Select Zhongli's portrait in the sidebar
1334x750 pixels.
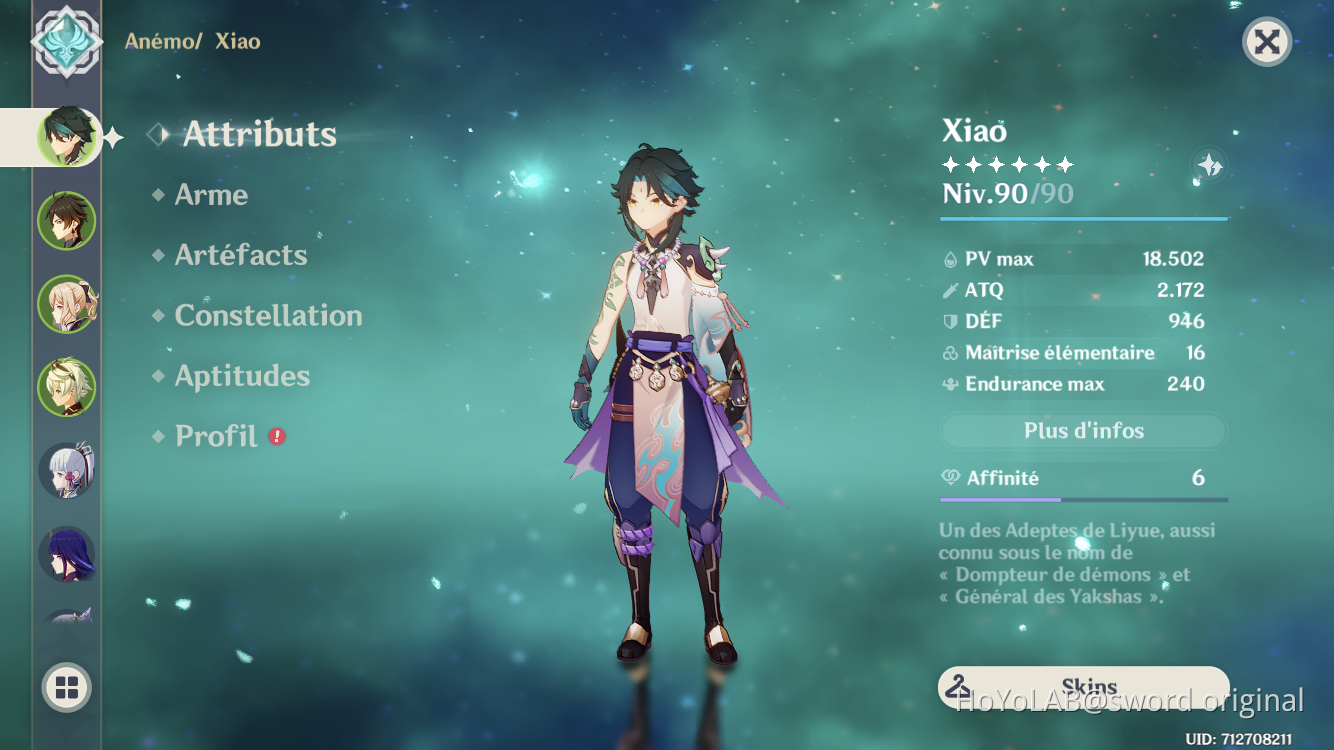coord(66,220)
